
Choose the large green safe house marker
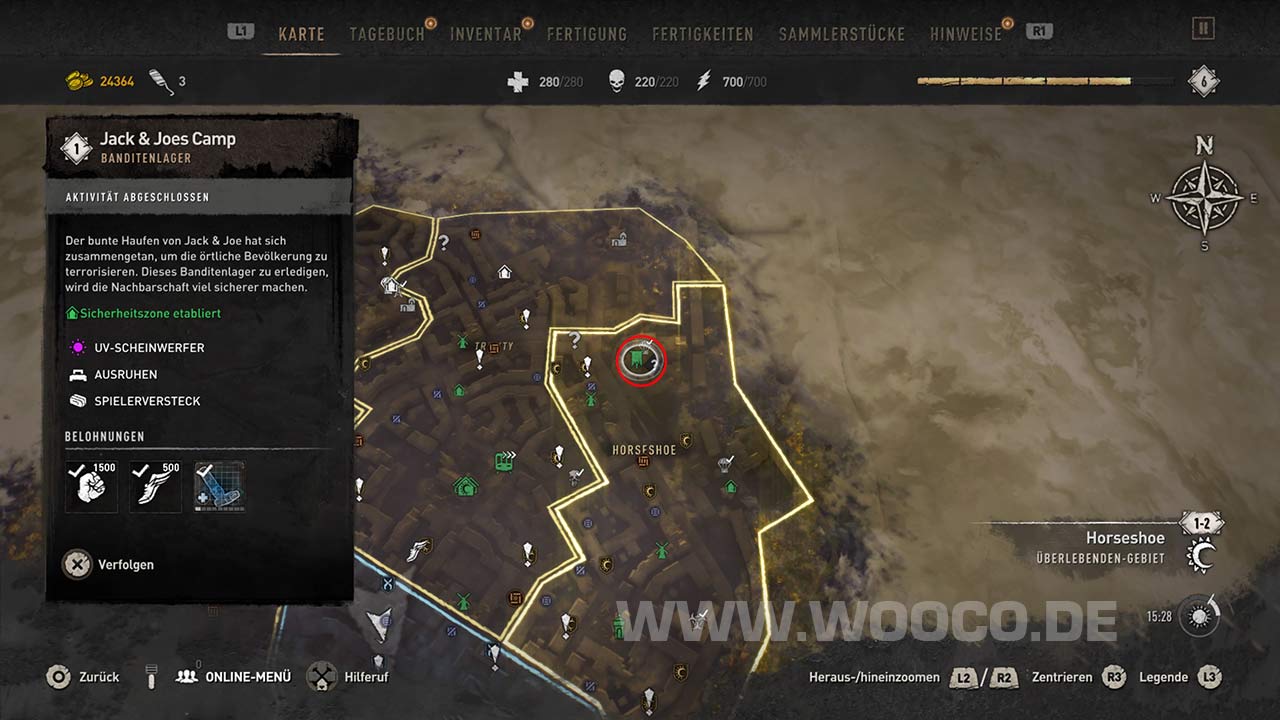pyautogui.click(x=465, y=486)
